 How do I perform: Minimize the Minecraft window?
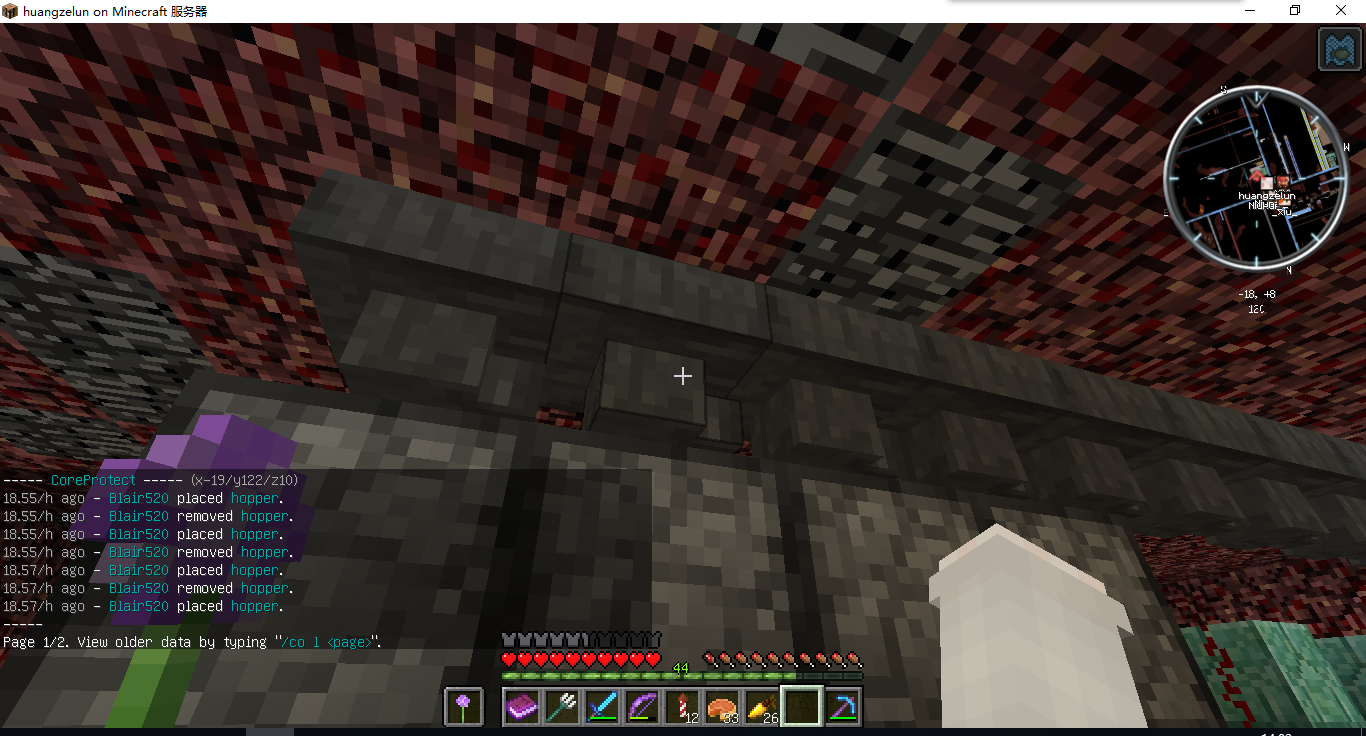[x=1250, y=10]
